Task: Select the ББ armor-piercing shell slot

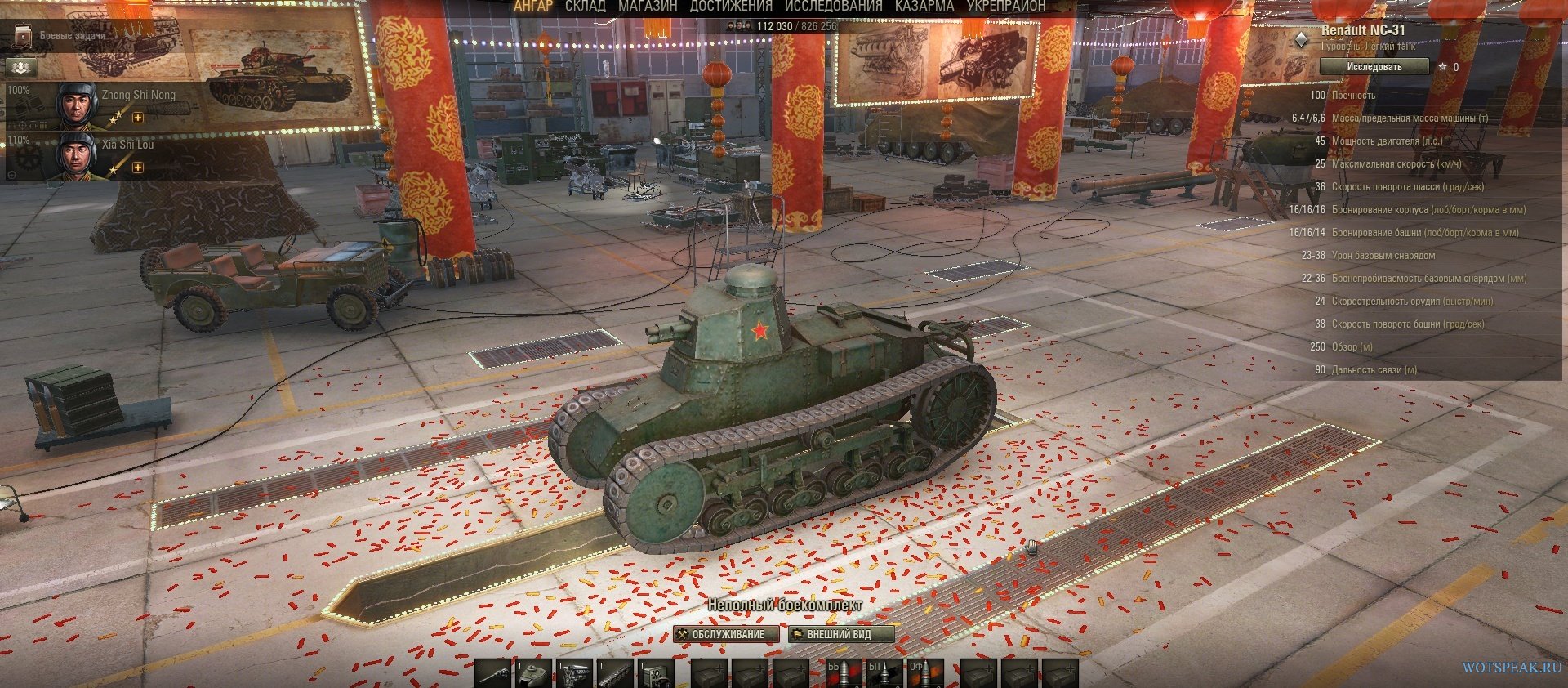Action: (843, 673)
